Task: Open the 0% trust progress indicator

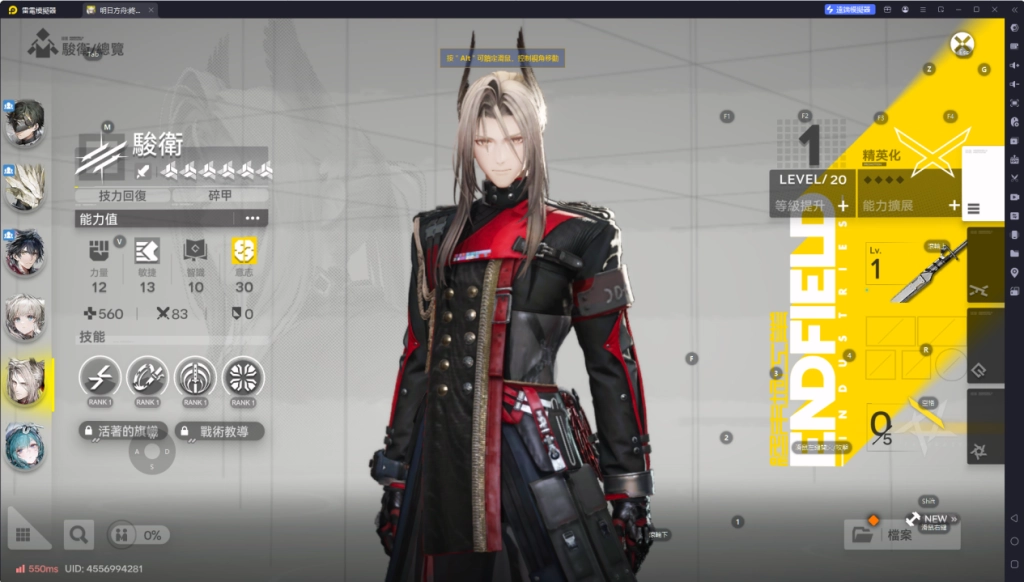Action: (x=139, y=535)
